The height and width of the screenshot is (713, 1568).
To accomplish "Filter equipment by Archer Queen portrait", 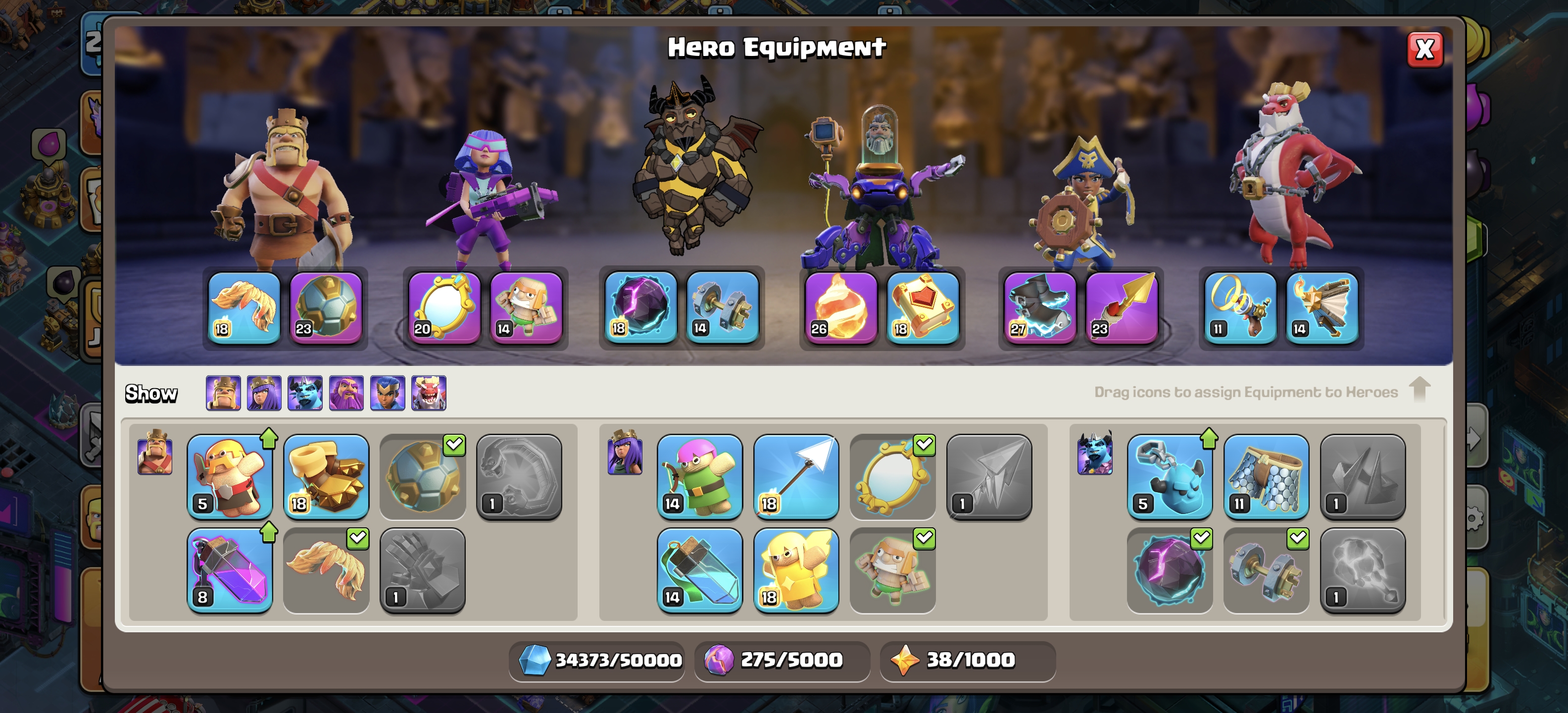I will 264,393.
